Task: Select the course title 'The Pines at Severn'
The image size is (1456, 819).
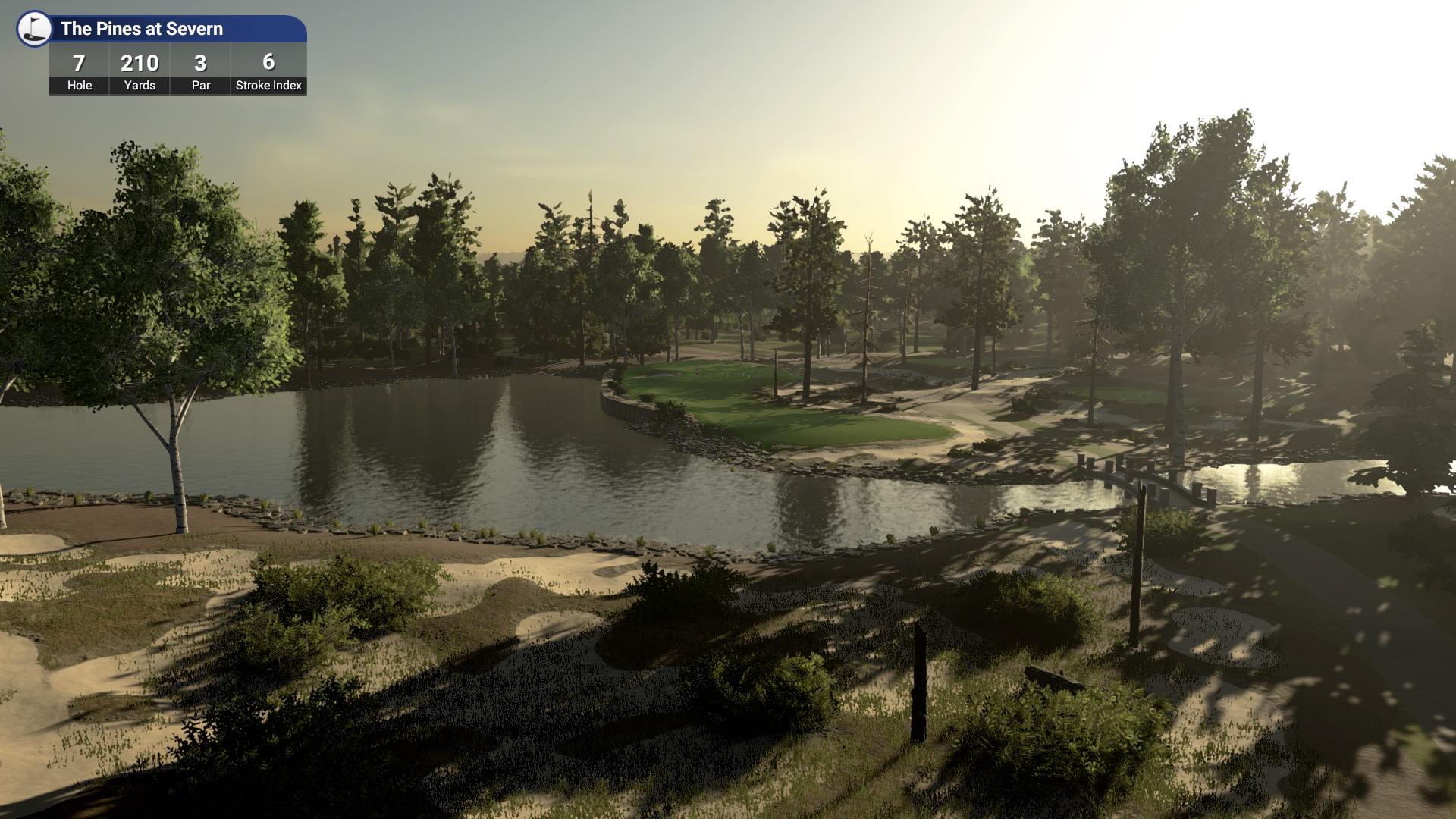Action: (143, 30)
